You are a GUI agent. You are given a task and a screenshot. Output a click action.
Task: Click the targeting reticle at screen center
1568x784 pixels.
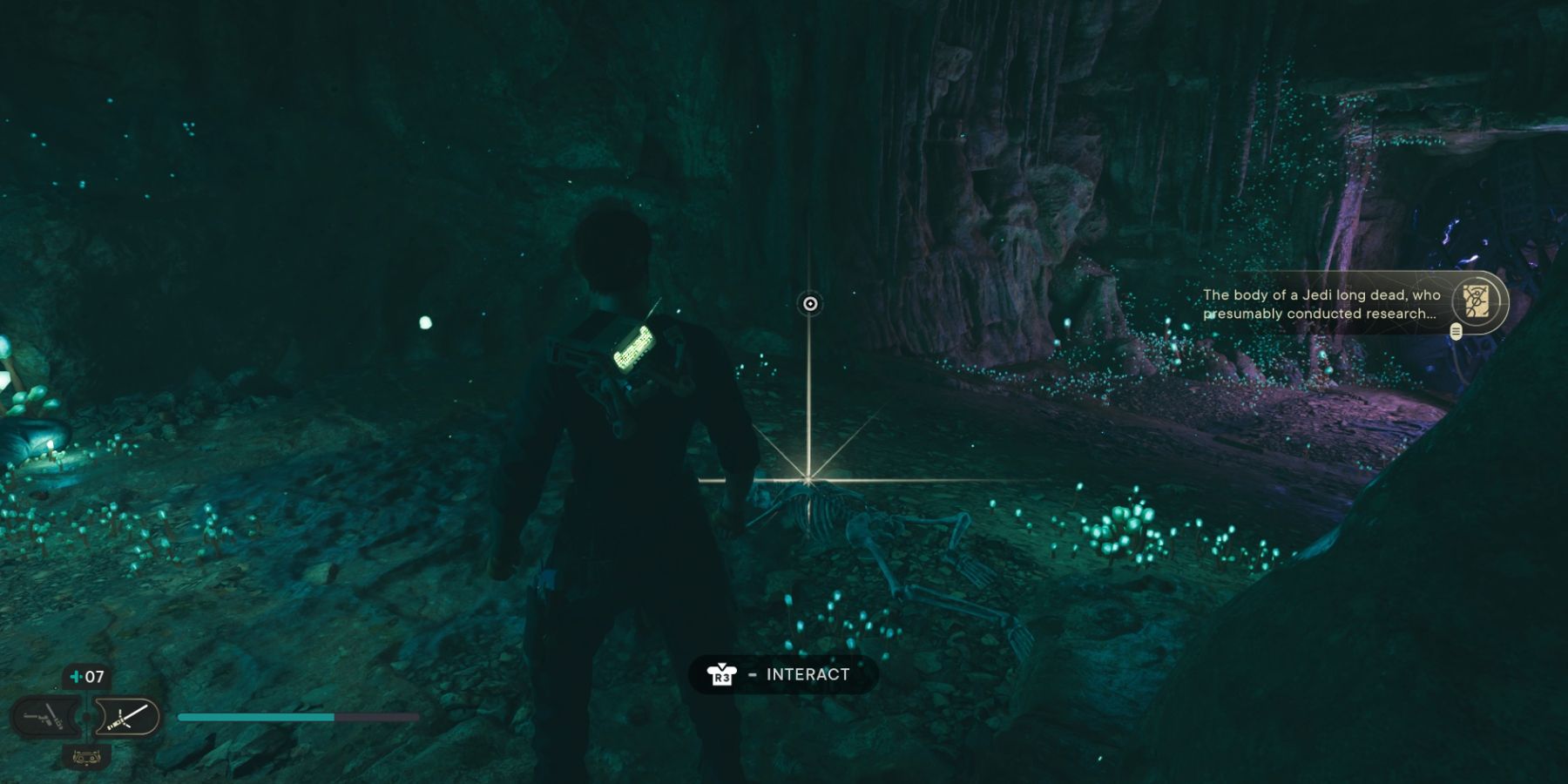click(x=808, y=304)
